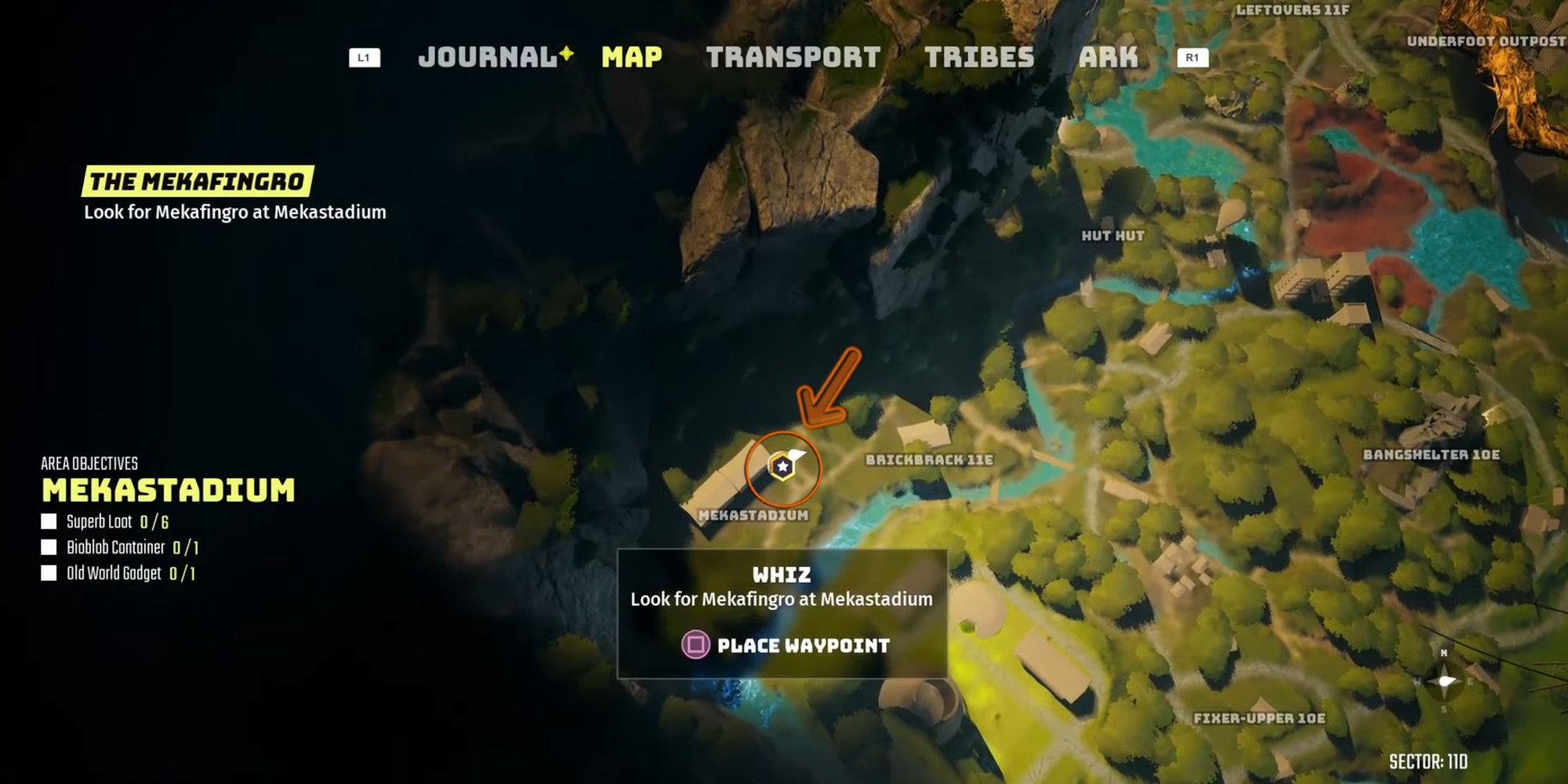Expand the AREA OBJECTIVES section
The height and width of the screenshot is (784, 1568).
pyautogui.click(x=90, y=463)
